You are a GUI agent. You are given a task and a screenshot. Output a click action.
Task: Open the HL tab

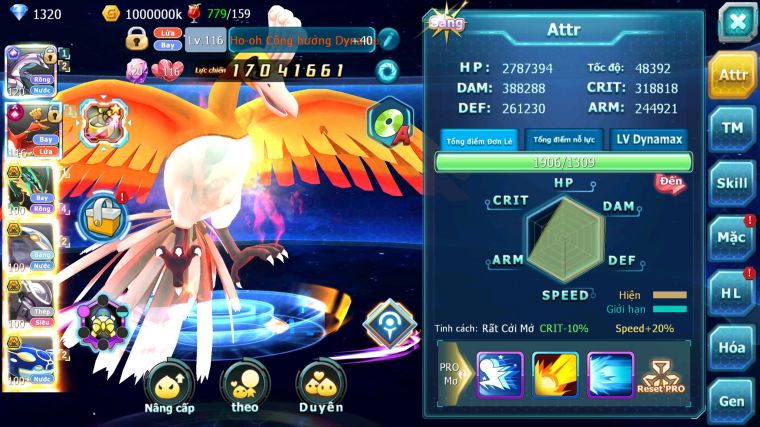tap(733, 293)
